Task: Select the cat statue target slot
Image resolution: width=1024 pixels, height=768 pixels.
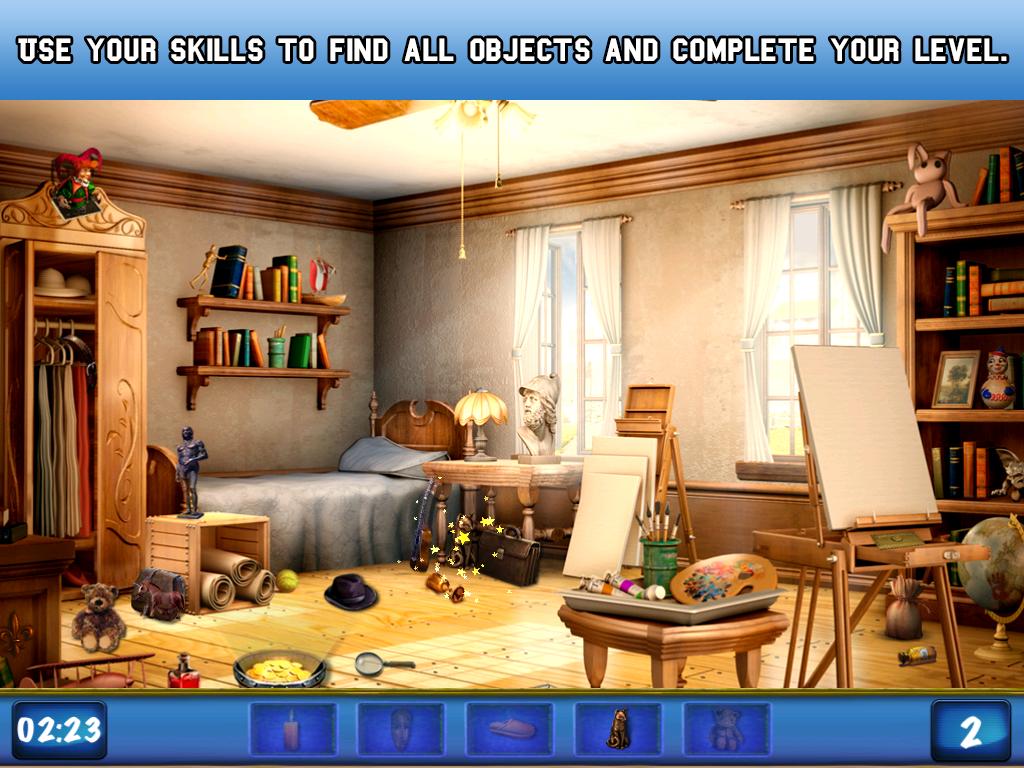Action: click(x=617, y=729)
